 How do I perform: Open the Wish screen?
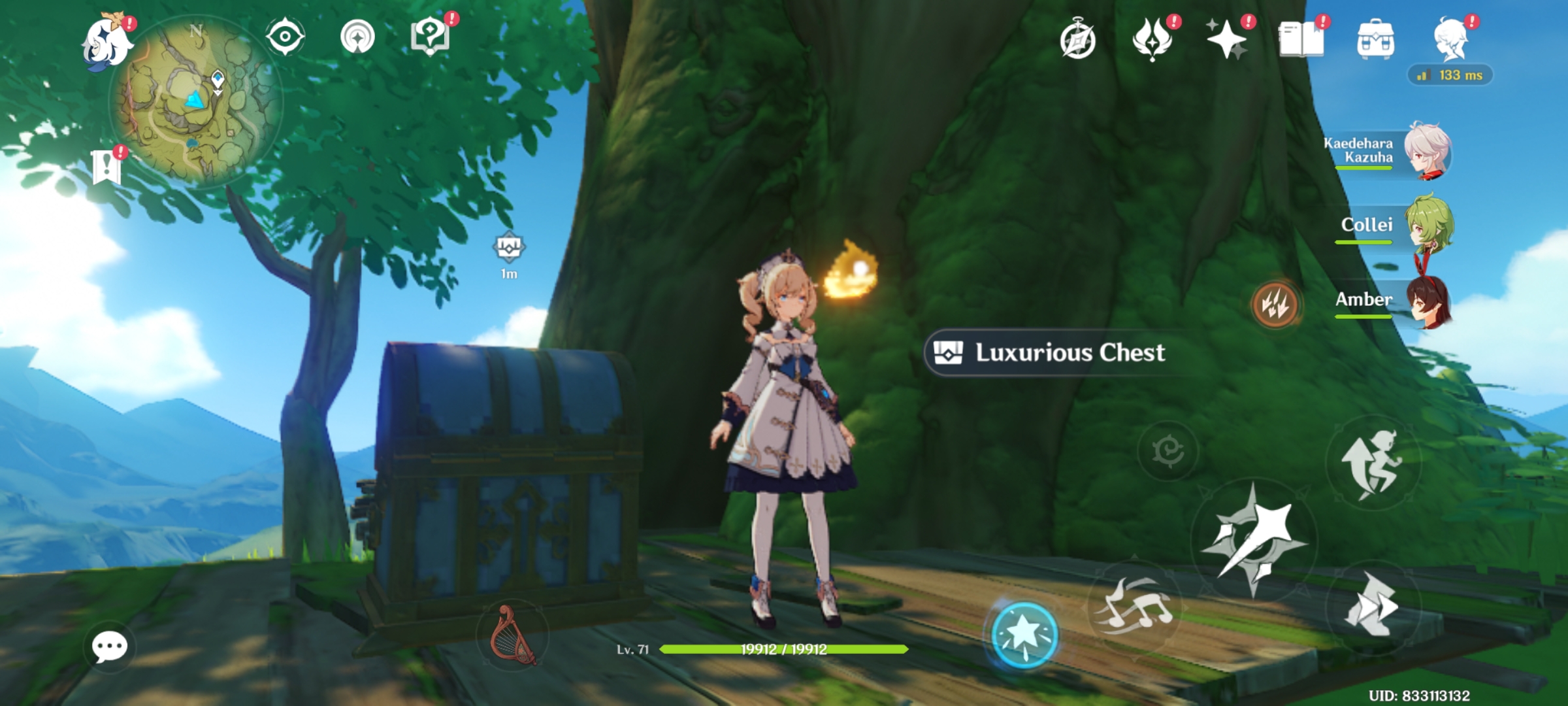coord(1228,41)
